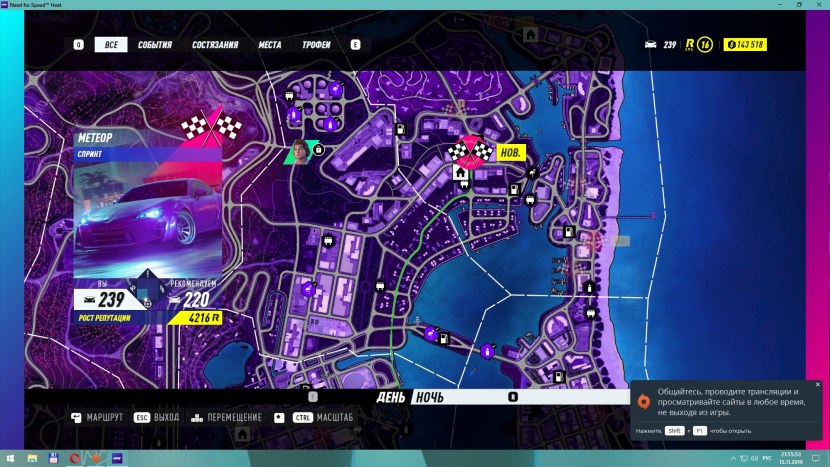Select the СОСТЯЗАНИЯ filter tab
The image size is (830, 467).
(x=215, y=45)
